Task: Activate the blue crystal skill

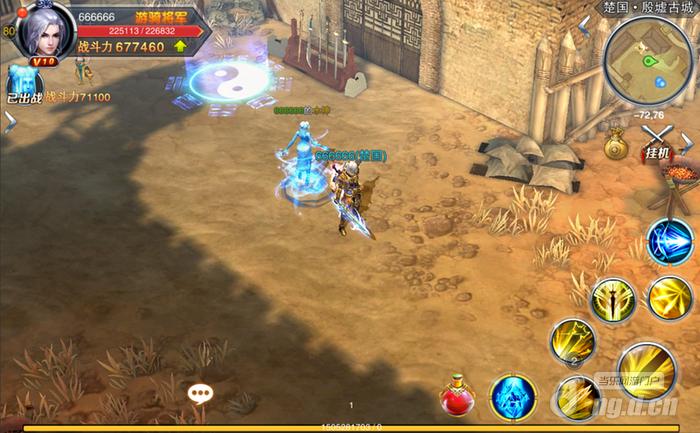Action: [513, 396]
